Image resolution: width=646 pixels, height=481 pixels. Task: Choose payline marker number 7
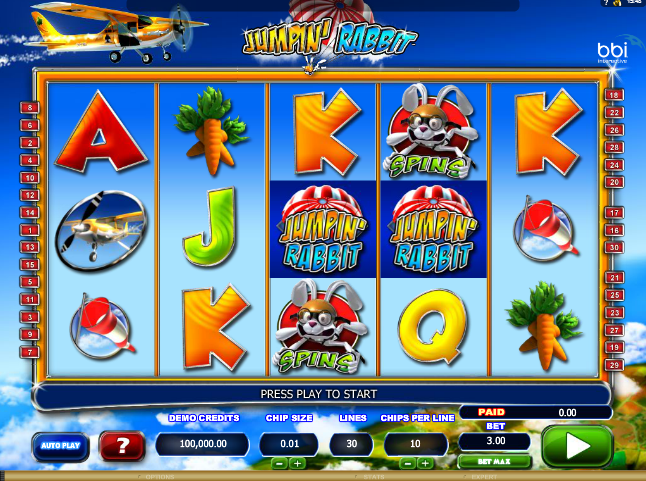coord(30,352)
